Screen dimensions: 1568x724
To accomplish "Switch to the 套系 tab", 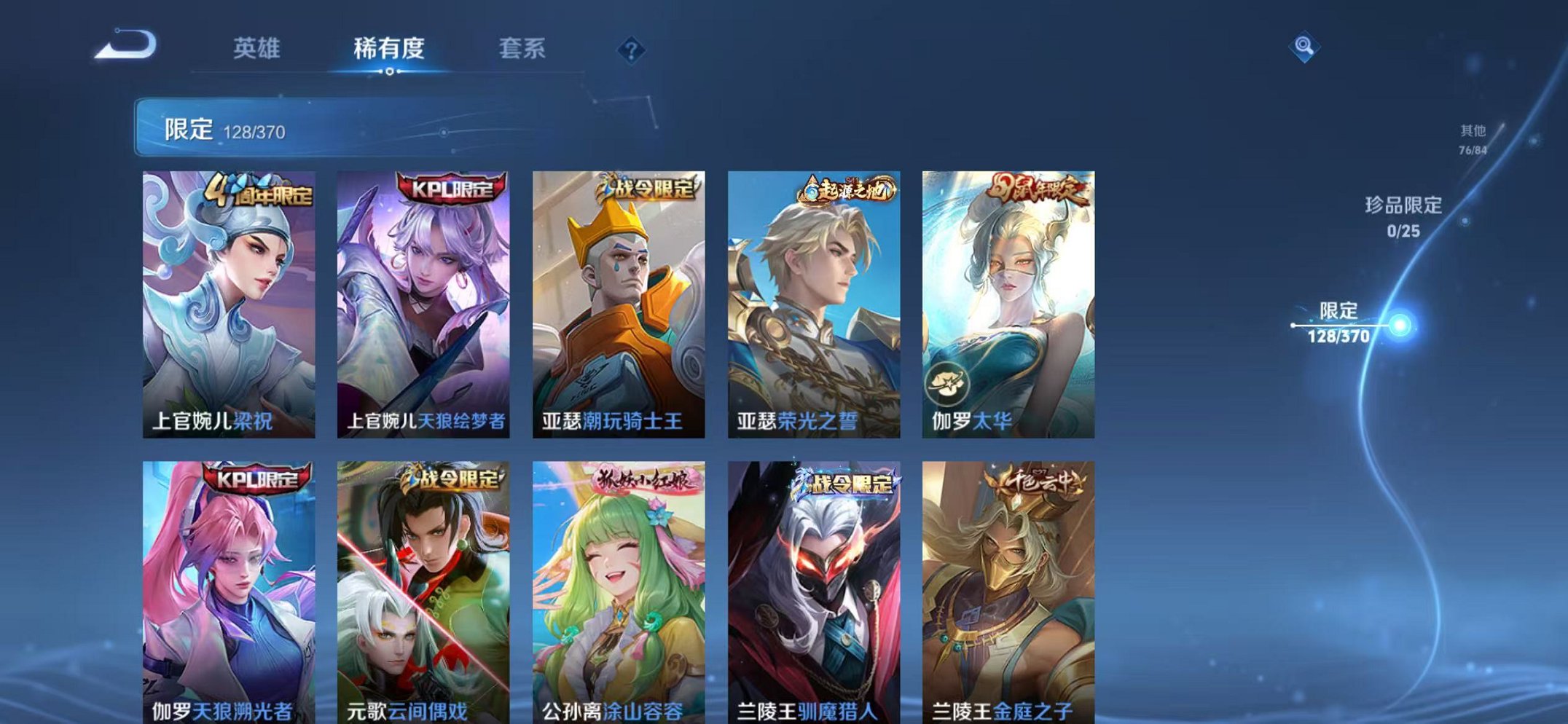I will [525, 47].
